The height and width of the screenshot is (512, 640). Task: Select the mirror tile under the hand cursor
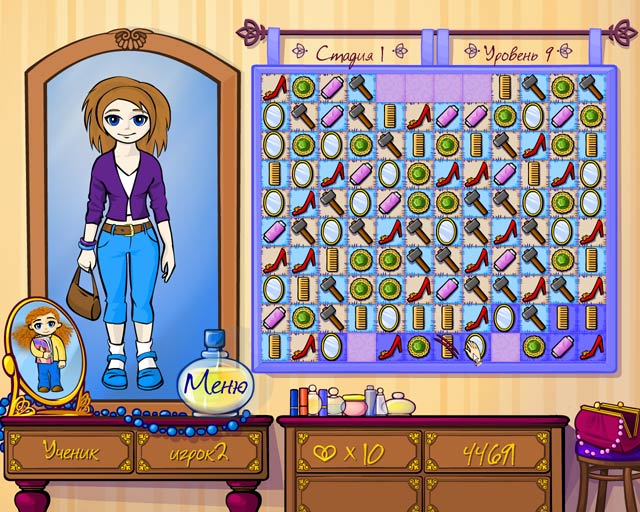(477, 346)
